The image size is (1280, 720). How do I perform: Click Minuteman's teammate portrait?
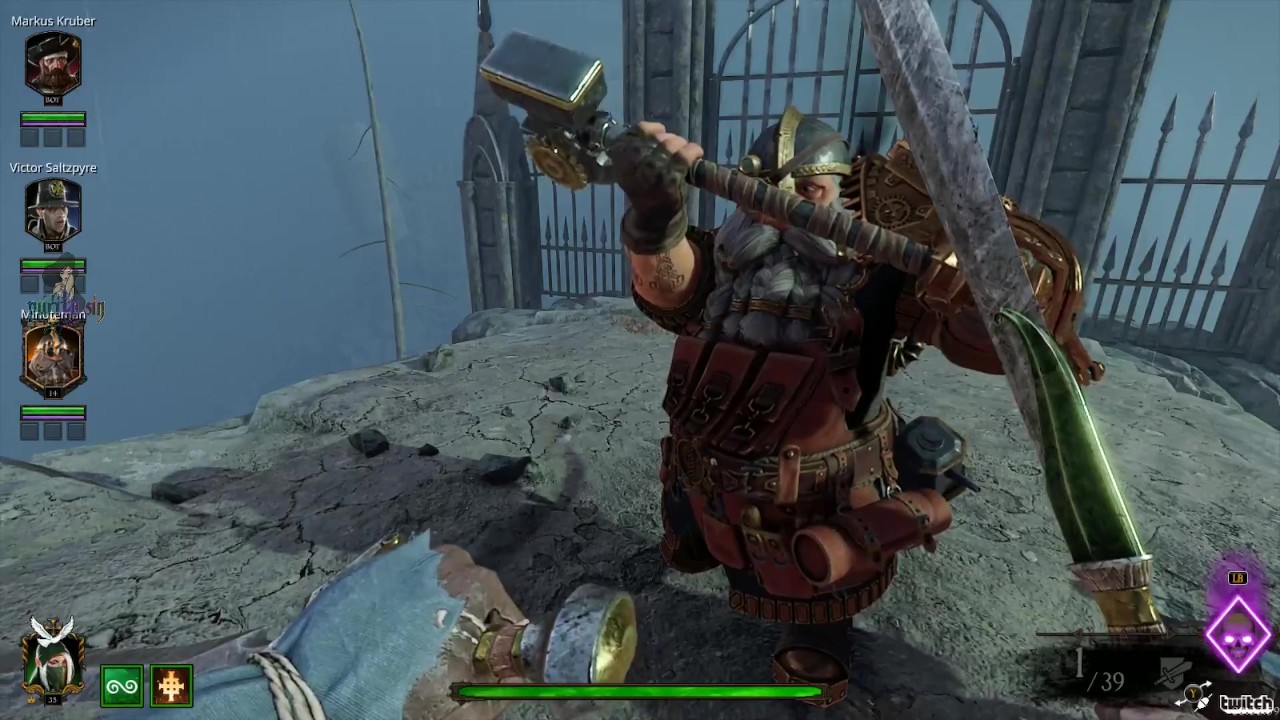[x=53, y=359]
